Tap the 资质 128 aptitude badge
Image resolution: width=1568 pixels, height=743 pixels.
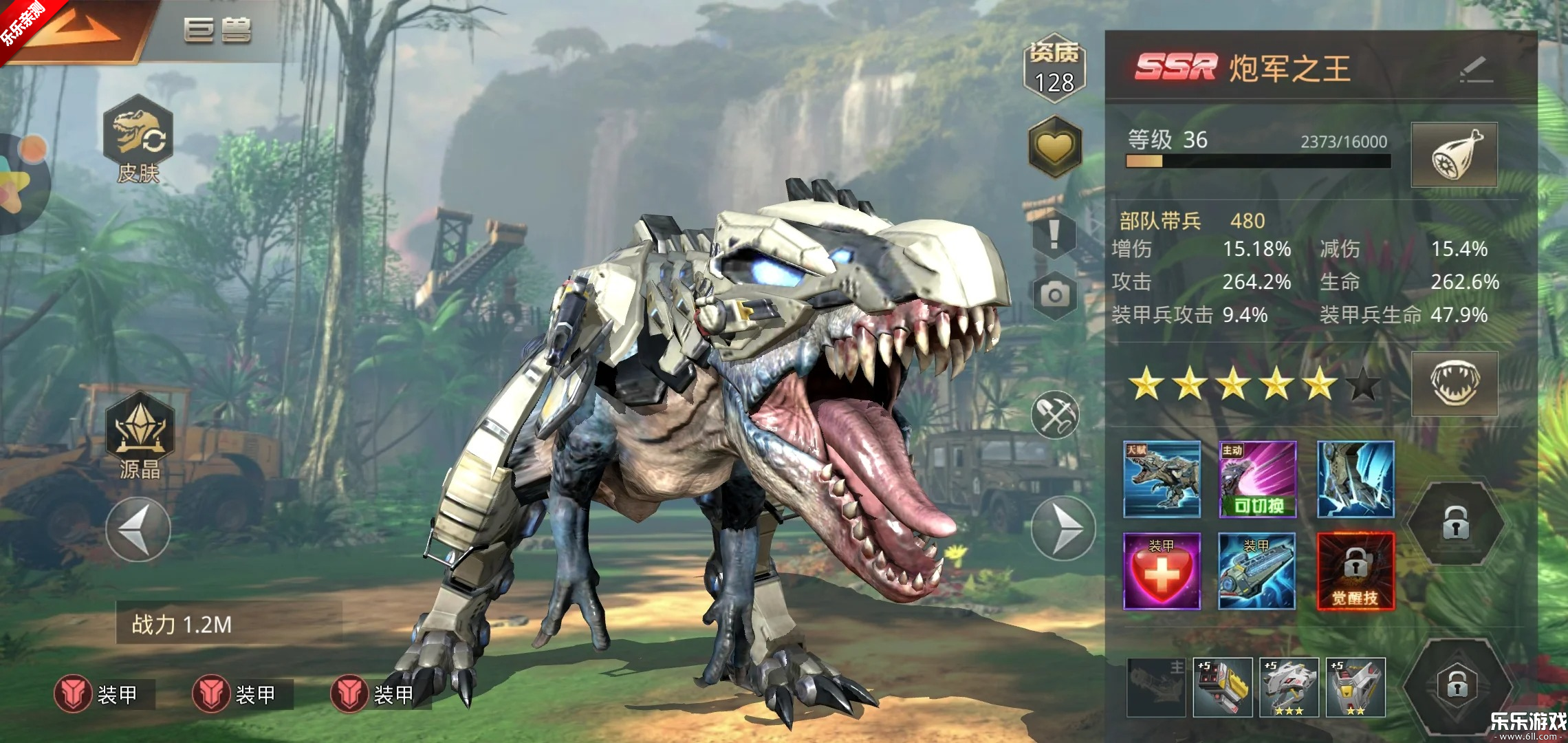(x=1054, y=69)
